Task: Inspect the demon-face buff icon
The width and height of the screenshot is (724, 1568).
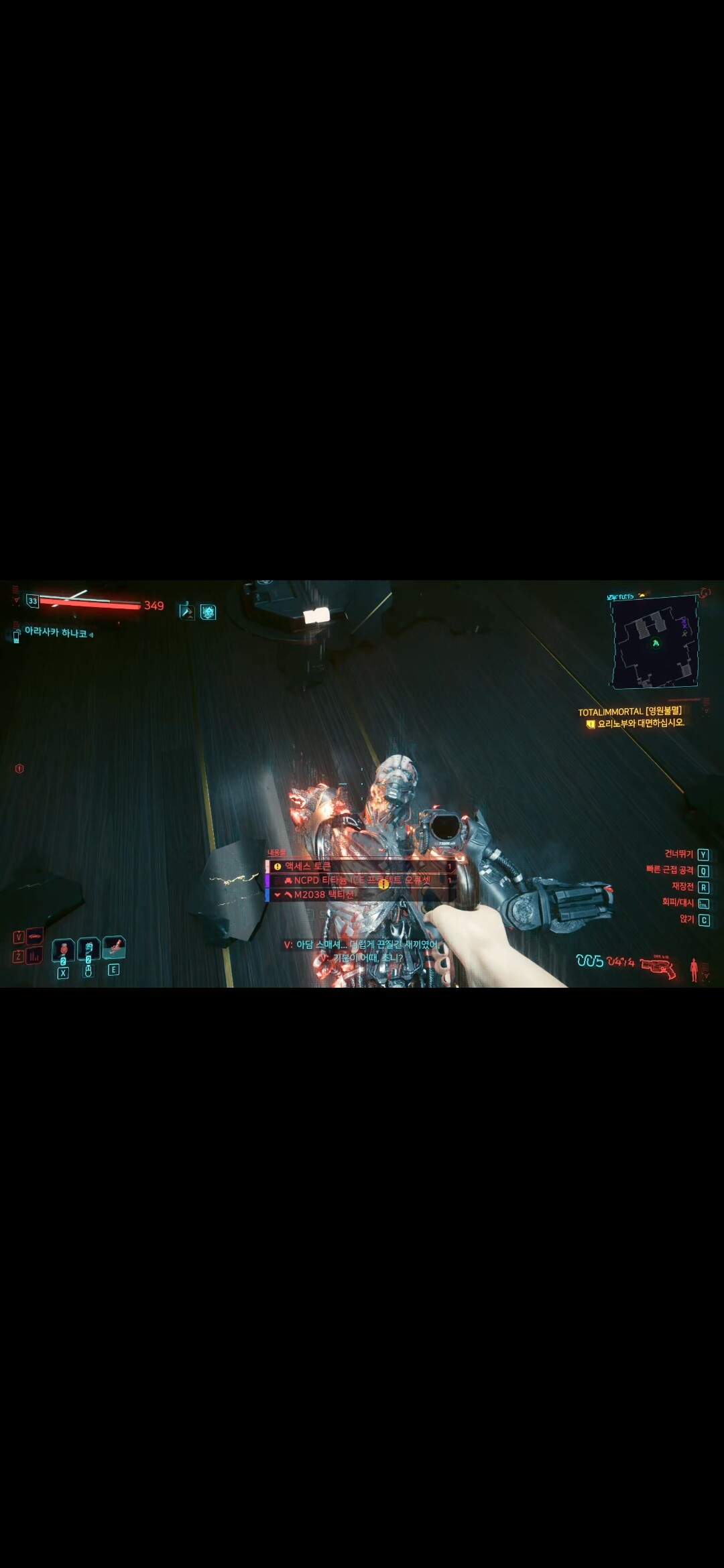Action: tap(208, 611)
